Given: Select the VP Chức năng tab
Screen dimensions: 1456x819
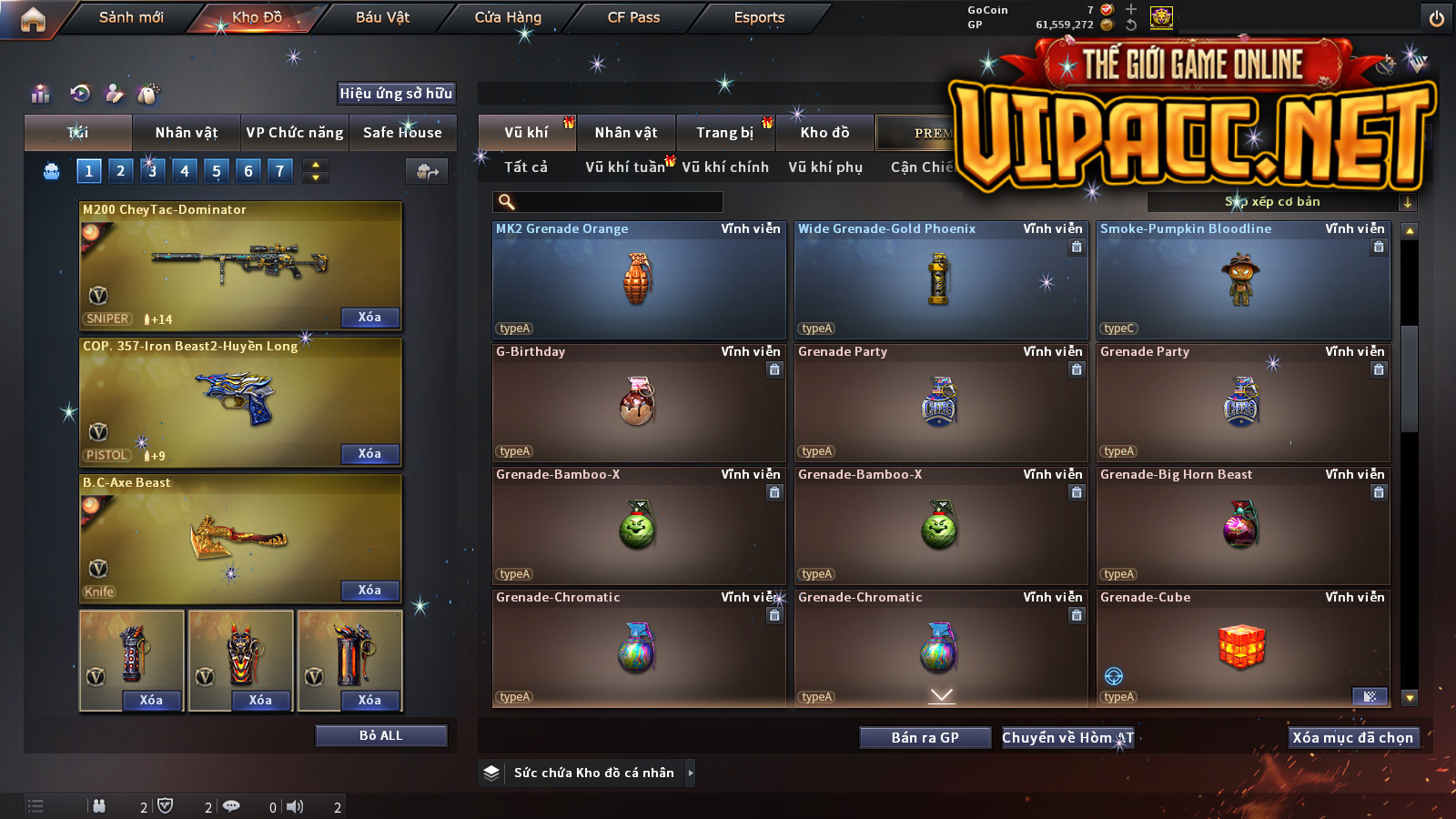Looking at the screenshot, I should pyautogui.click(x=295, y=133).
